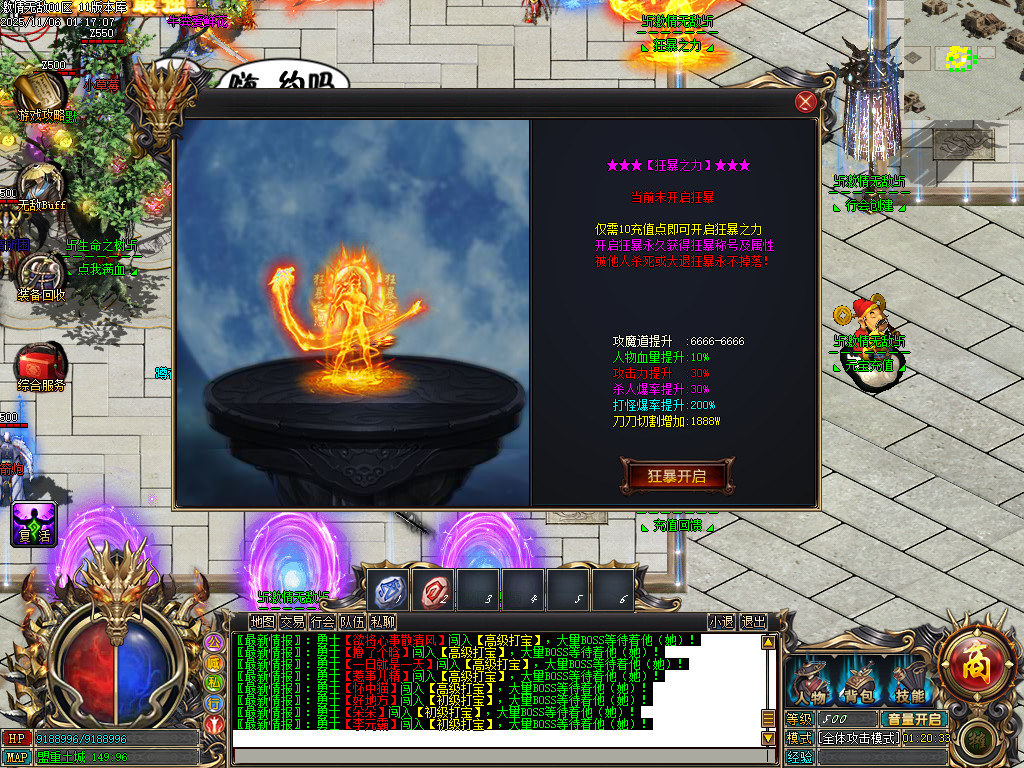Image resolution: width=1024 pixels, height=768 pixels.
Task: Open the 技能 skills panel
Action: (x=910, y=682)
